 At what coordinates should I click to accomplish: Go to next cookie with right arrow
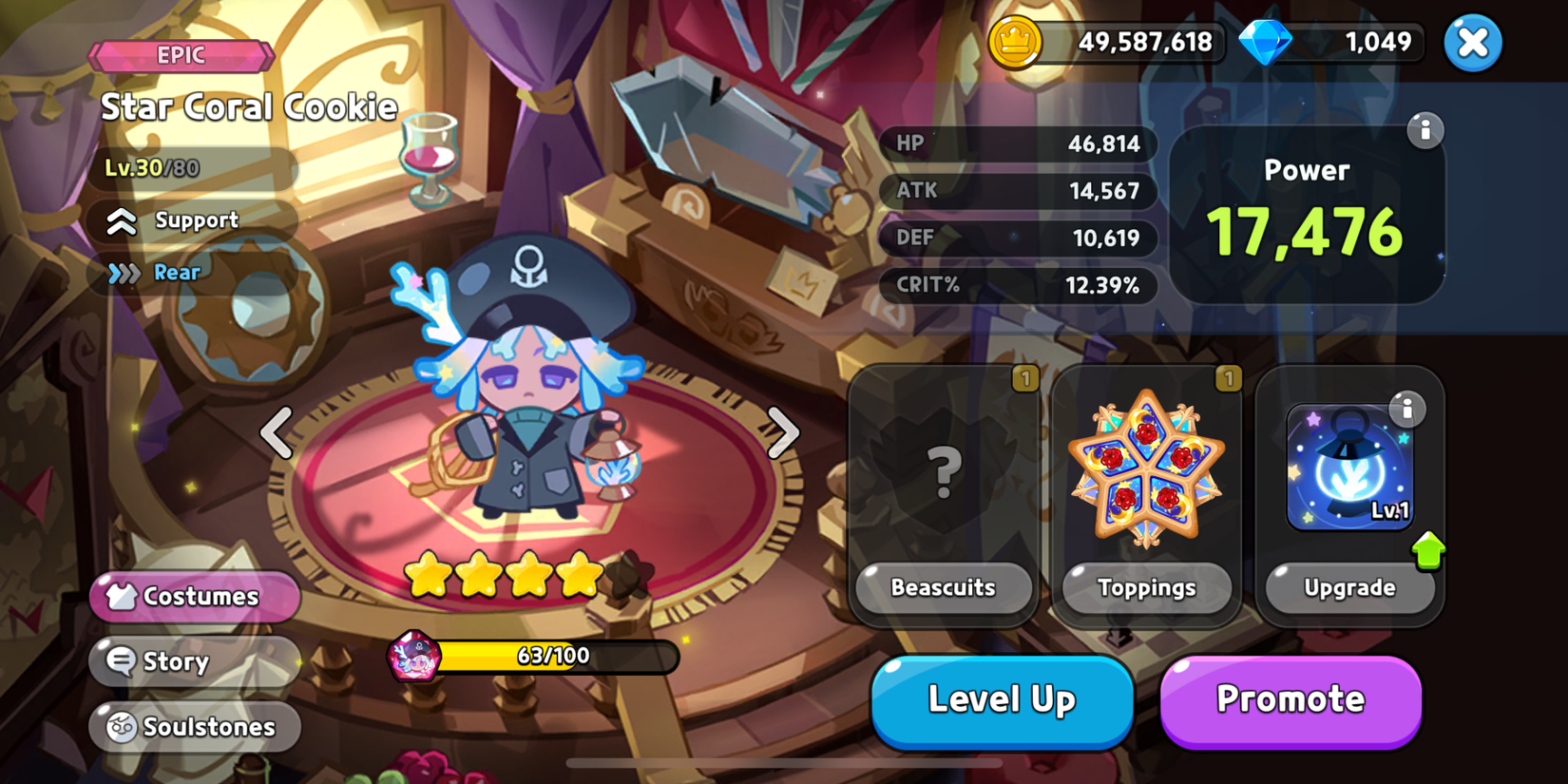pos(785,433)
